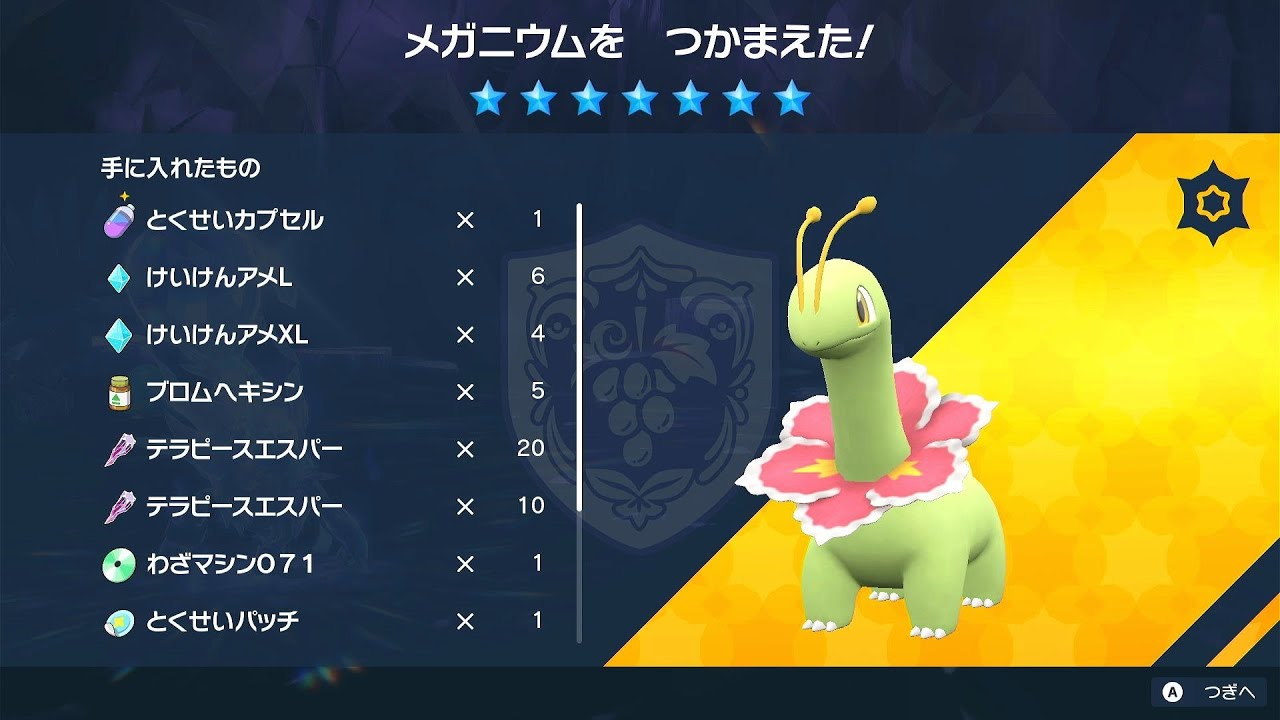The width and height of the screenshot is (1280, 720).
Task: Click the わざマシン０７１ disc icon
Action: point(120,563)
